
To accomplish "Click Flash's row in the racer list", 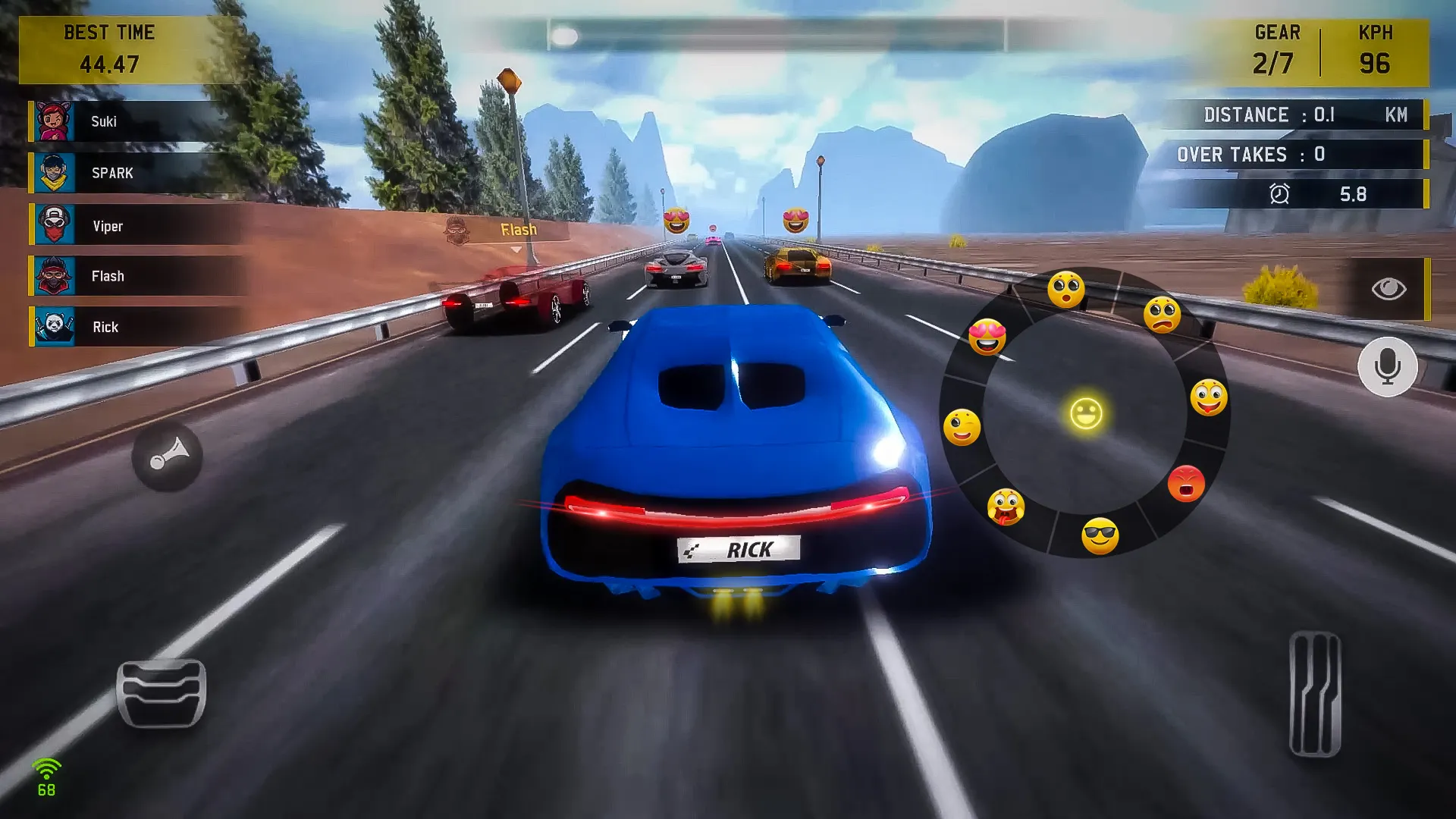I will click(129, 276).
